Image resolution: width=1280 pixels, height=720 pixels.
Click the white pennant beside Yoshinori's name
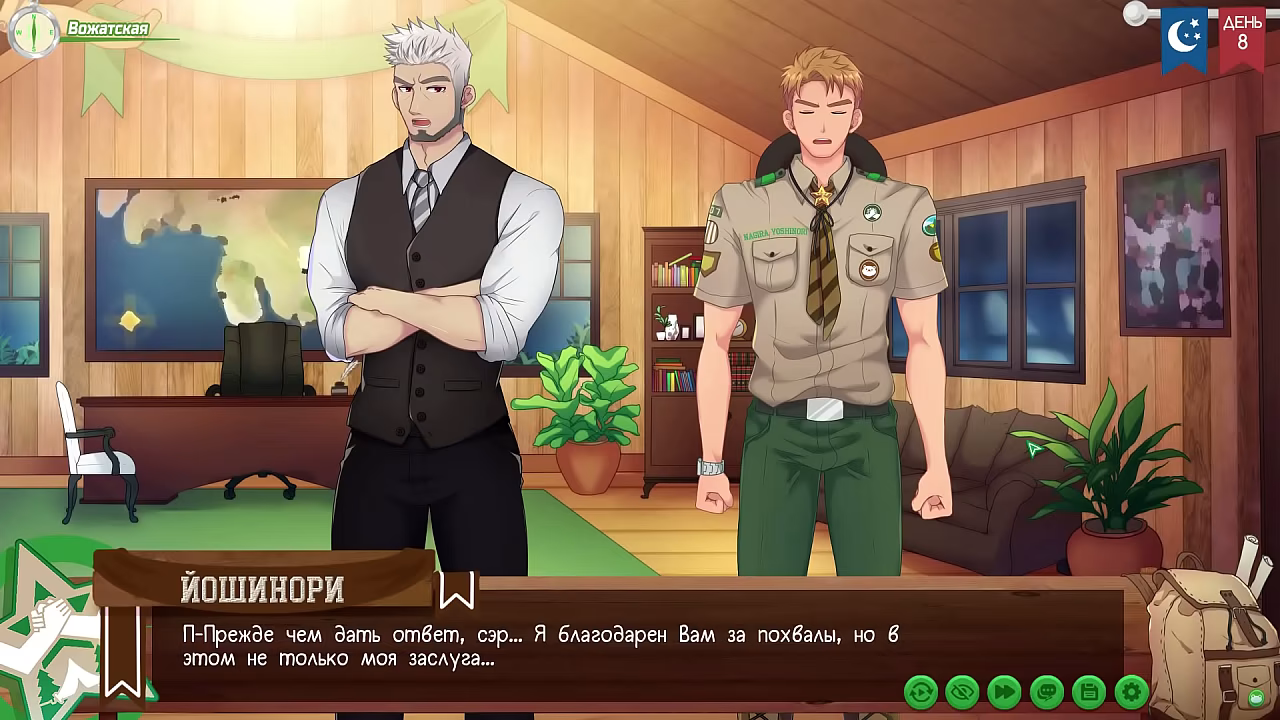(456, 592)
